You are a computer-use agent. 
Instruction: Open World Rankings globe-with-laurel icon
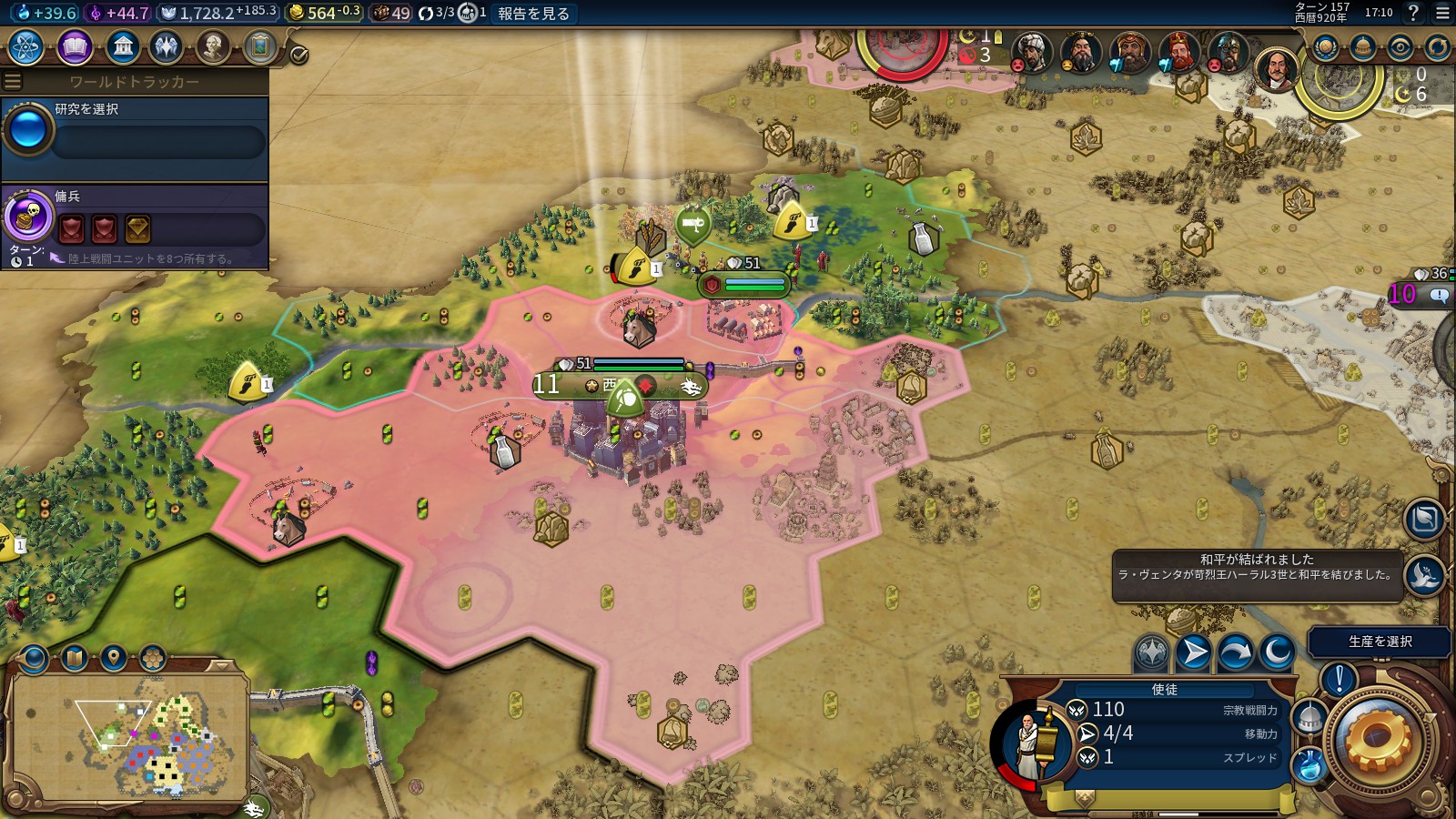pos(1326,47)
